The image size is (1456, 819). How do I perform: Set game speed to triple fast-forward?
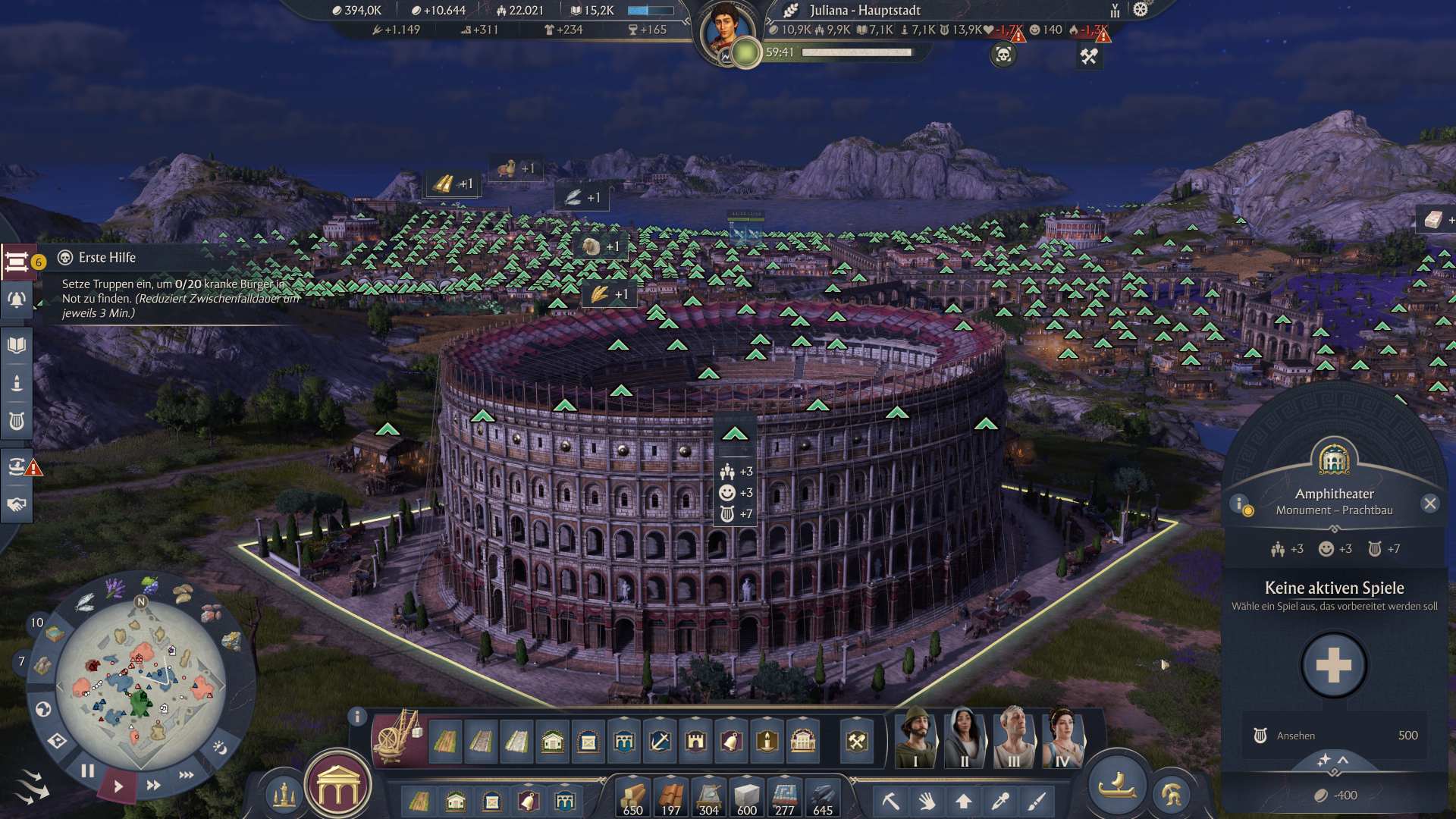click(x=187, y=775)
